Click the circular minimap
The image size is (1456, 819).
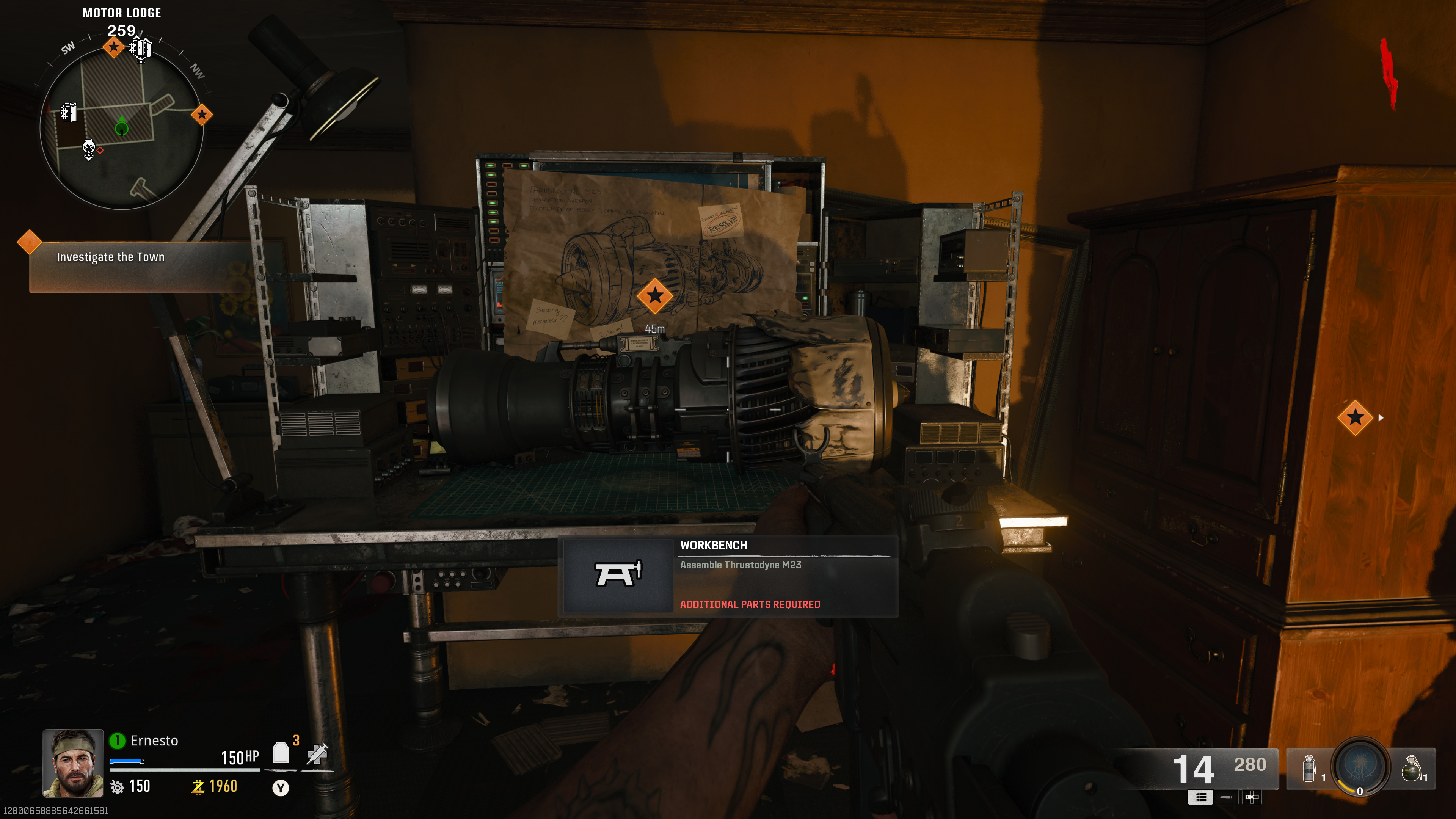[x=121, y=128]
